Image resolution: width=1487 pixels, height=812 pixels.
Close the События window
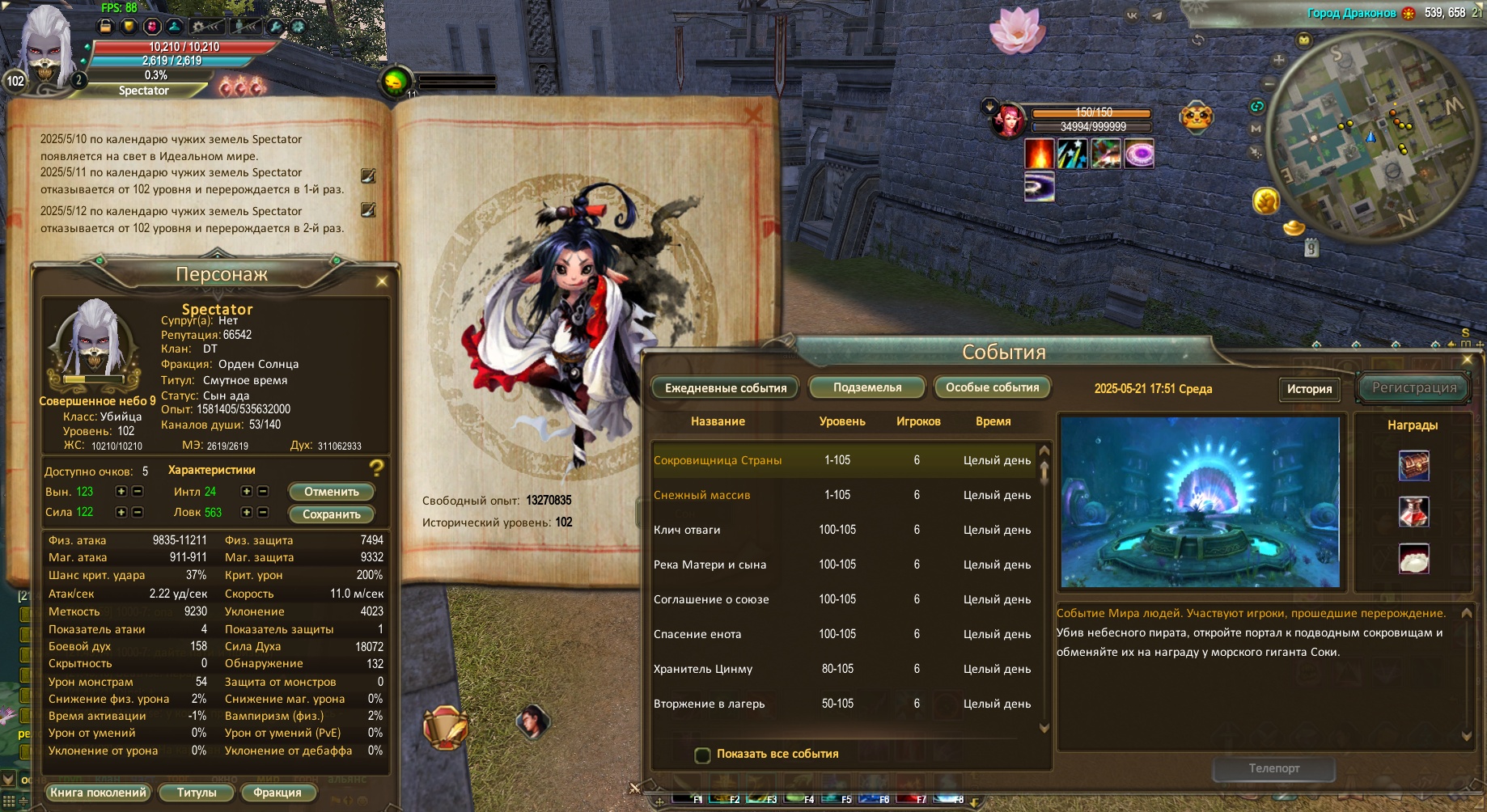pyautogui.click(x=1467, y=360)
